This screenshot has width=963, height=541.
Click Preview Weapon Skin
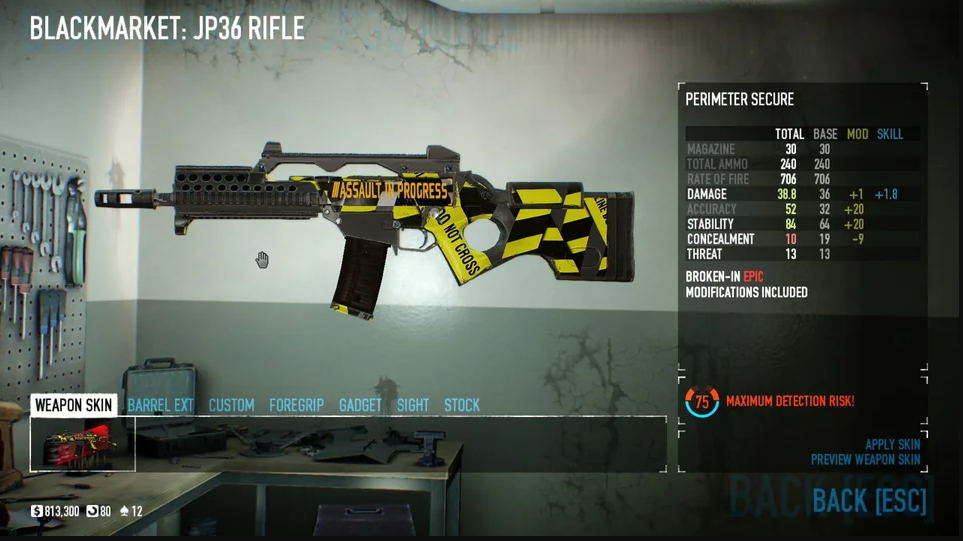pos(865,460)
